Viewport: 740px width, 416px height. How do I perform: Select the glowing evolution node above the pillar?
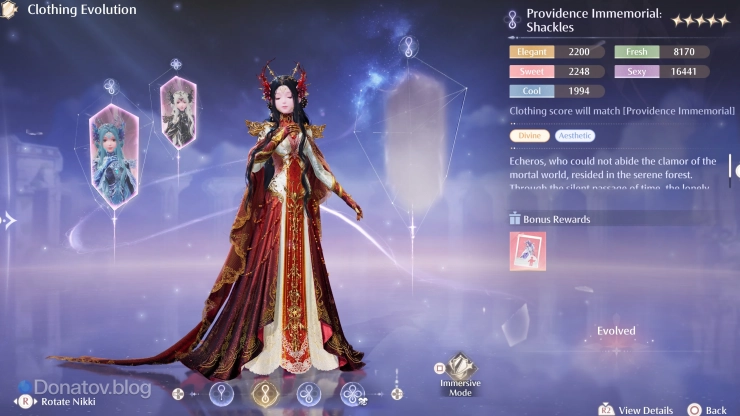click(408, 45)
